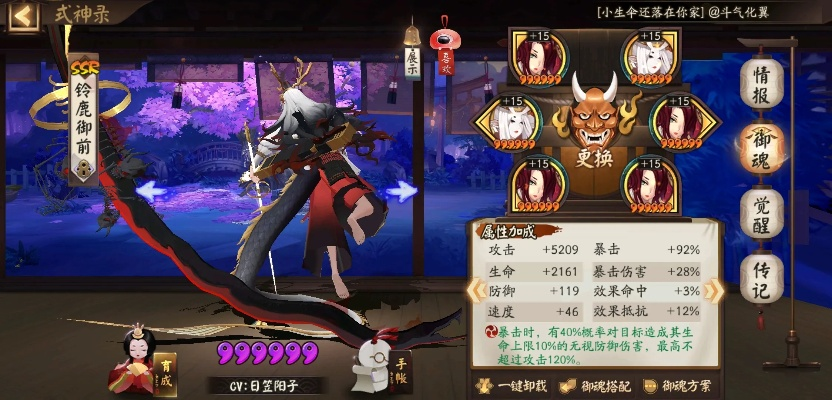Show the 传记 tab
832x400 pixels.
(x=762, y=278)
